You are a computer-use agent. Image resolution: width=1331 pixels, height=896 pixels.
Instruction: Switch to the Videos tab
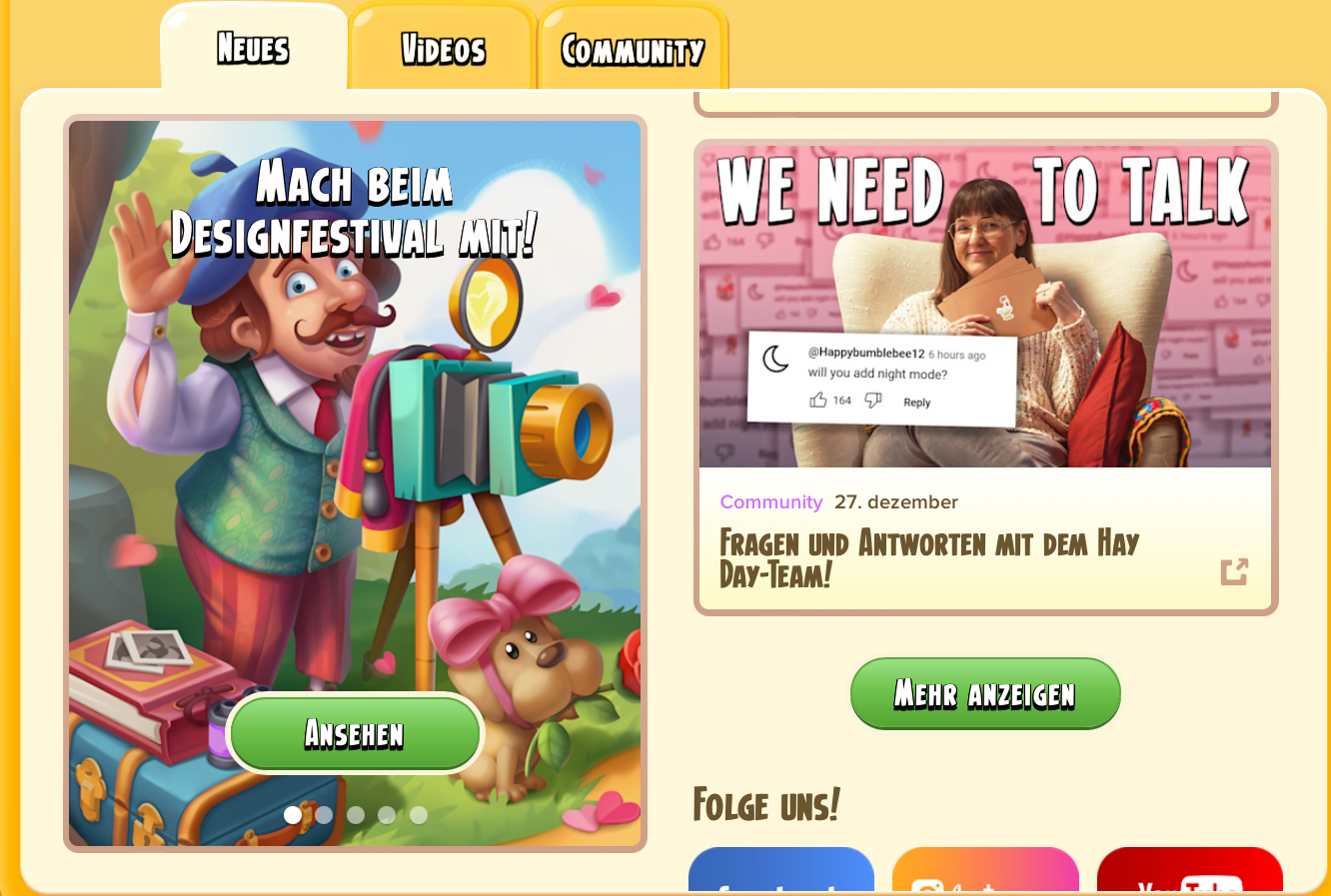(442, 49)
